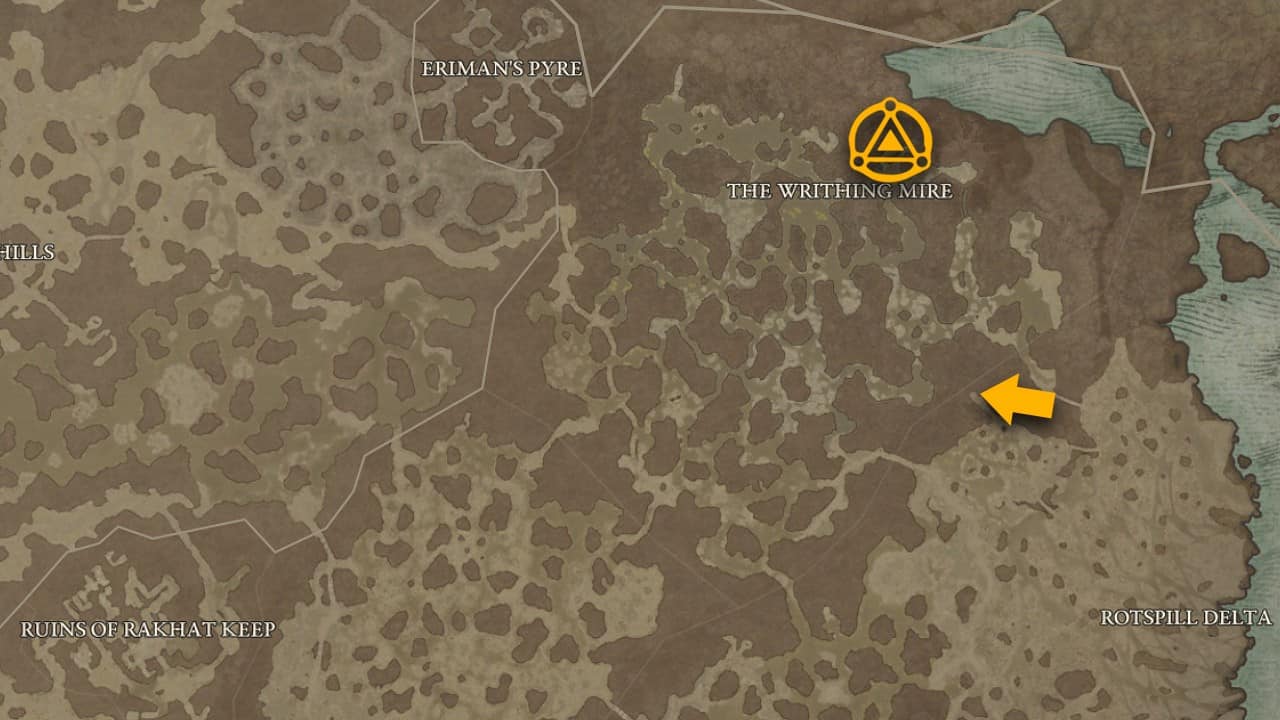Screen dimensions: 1280x720
Task: Click the bottom-right node of waypoint icon
Action: point(924,162)
